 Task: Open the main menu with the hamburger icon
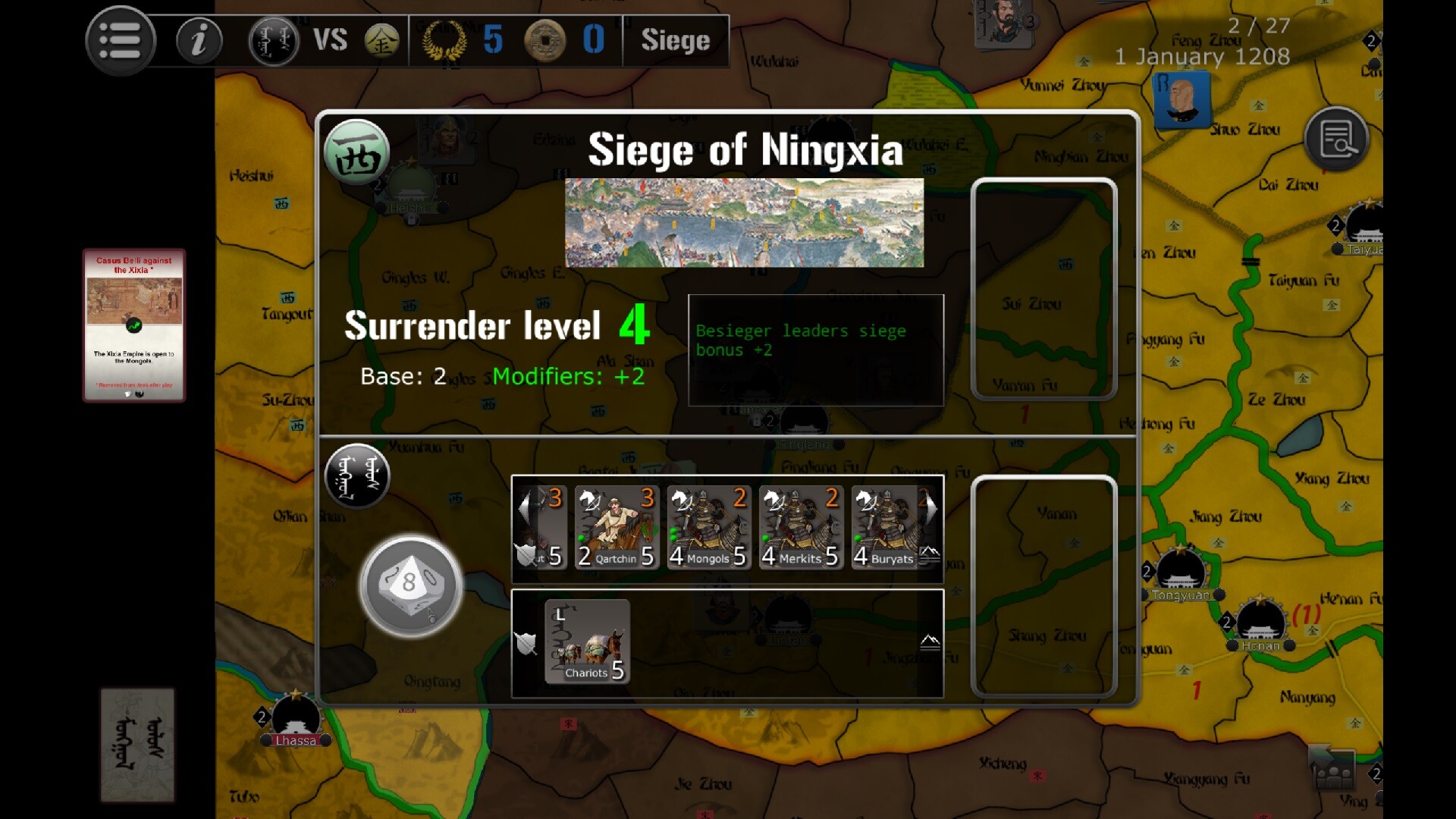click(x=121, y=40)
